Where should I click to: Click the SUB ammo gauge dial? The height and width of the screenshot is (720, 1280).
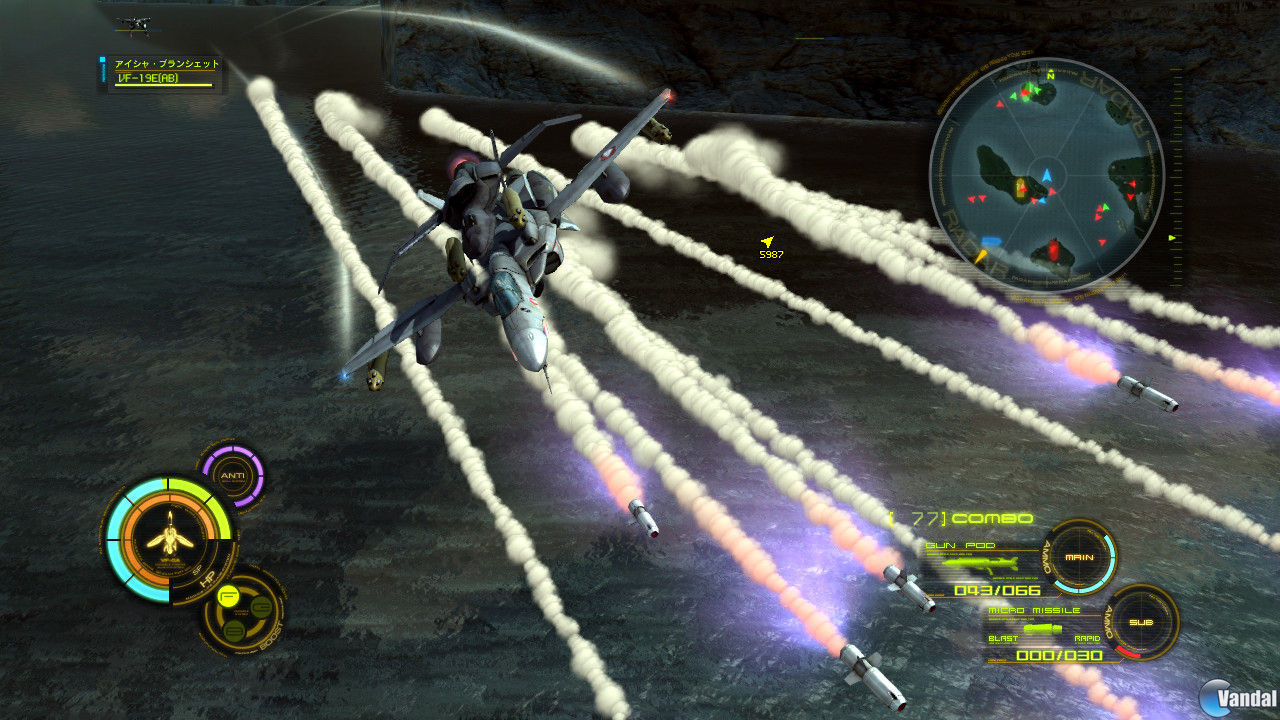coord(1142,622)
